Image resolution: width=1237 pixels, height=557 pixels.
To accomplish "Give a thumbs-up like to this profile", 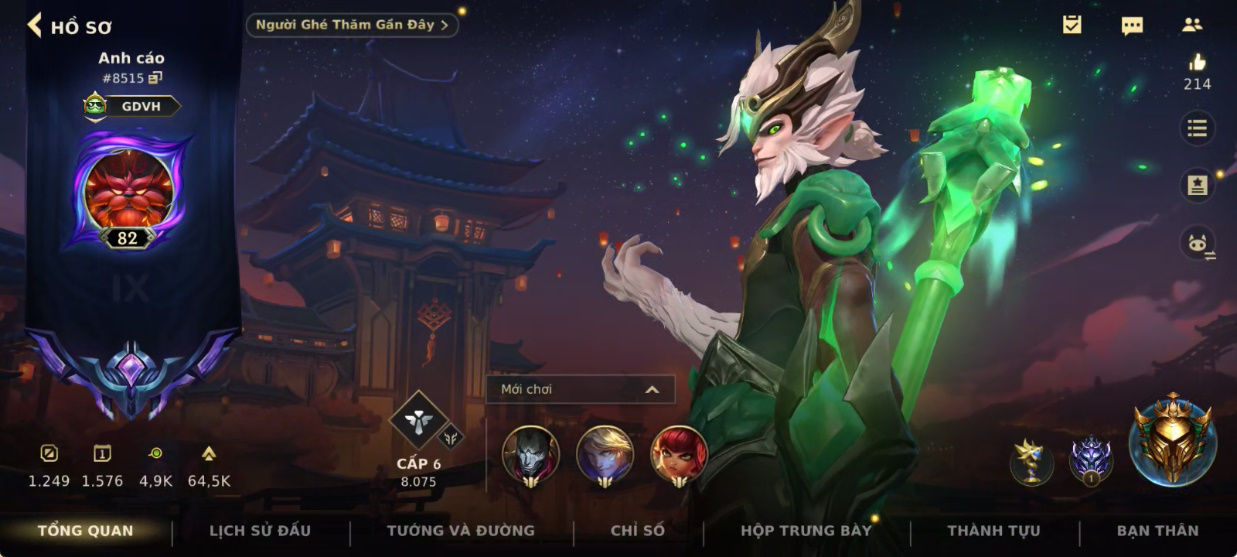I will tap(1197, 63).
